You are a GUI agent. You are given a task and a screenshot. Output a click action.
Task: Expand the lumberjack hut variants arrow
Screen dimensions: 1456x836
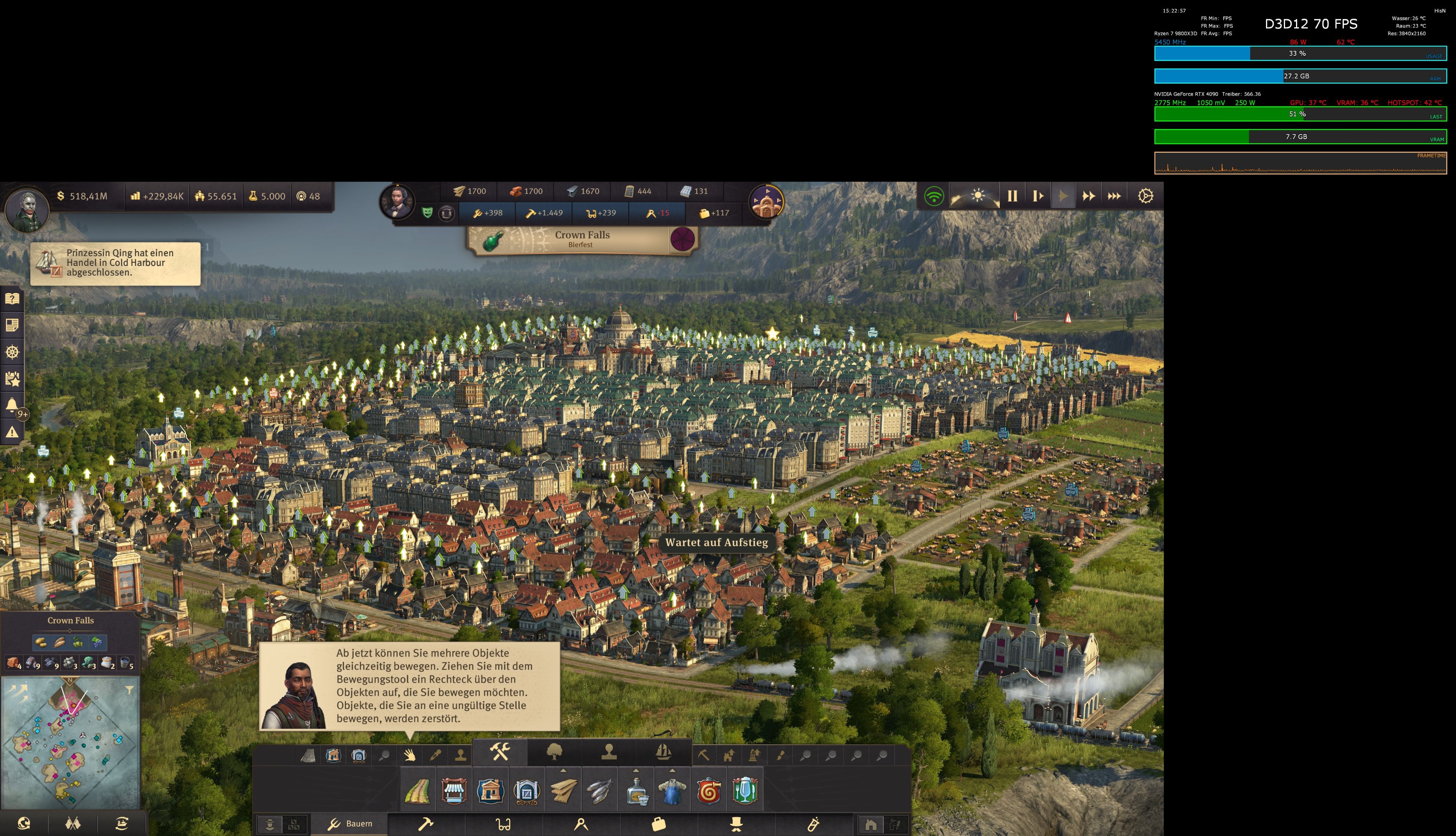point(563,770)
